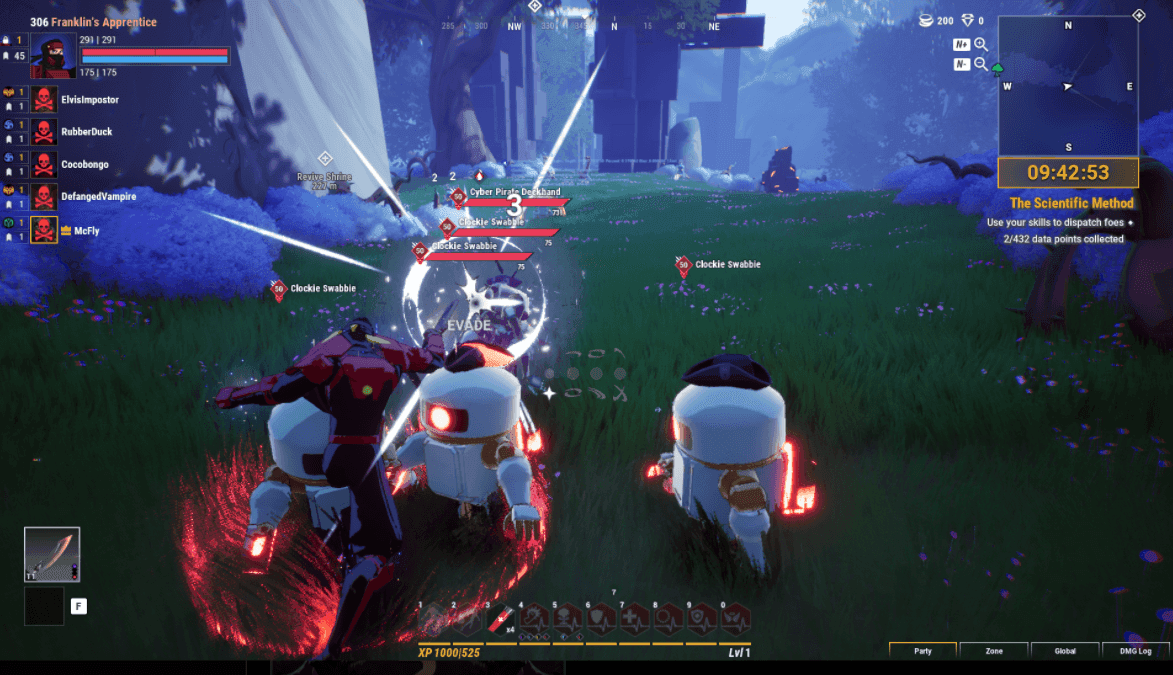Screen dimensions: 1173x675
Task: Click the ninja player portrait
Action: tap(53, 55)
